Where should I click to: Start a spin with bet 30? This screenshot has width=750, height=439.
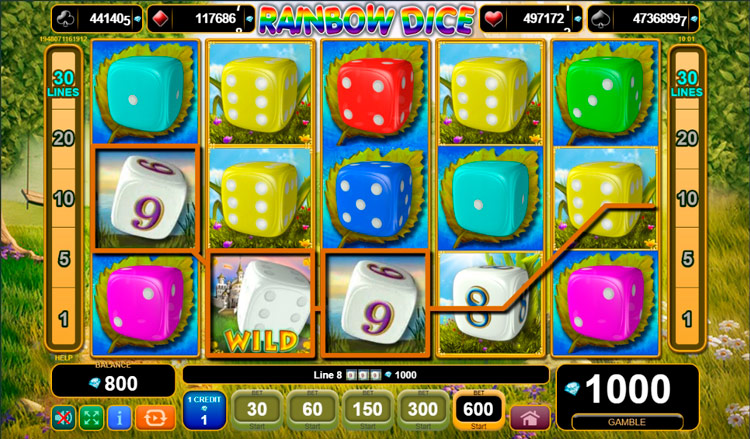(258, 410)
